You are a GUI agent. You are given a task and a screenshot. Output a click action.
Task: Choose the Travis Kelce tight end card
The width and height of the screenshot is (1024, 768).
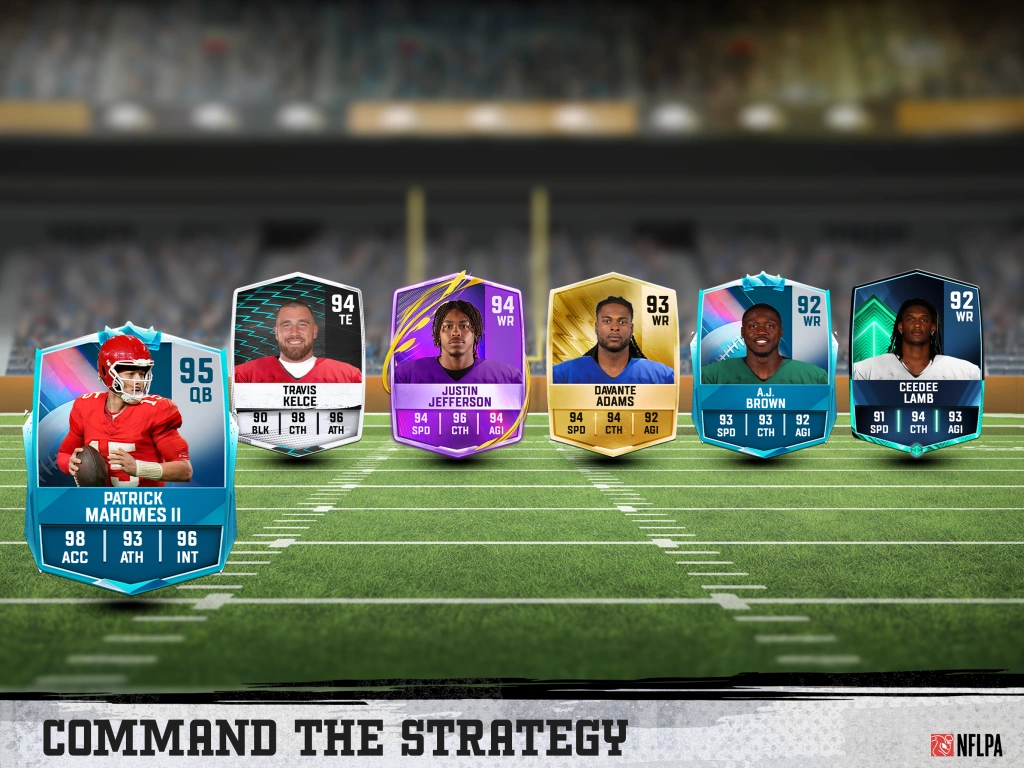coord(297,365)
